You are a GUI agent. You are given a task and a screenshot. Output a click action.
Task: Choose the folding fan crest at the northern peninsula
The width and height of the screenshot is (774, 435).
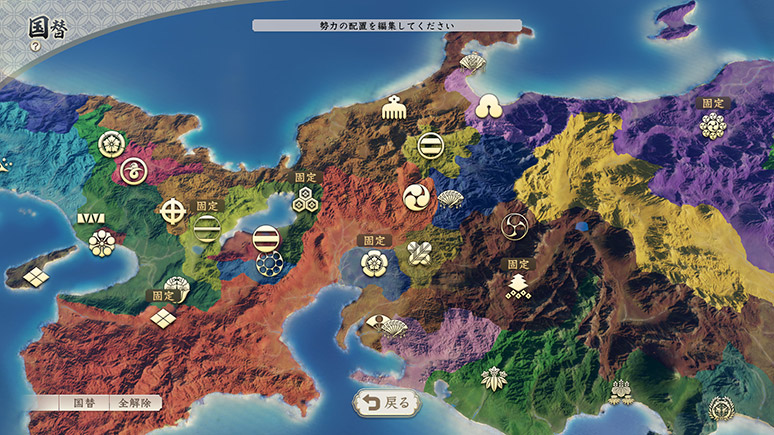coord(472,63)
